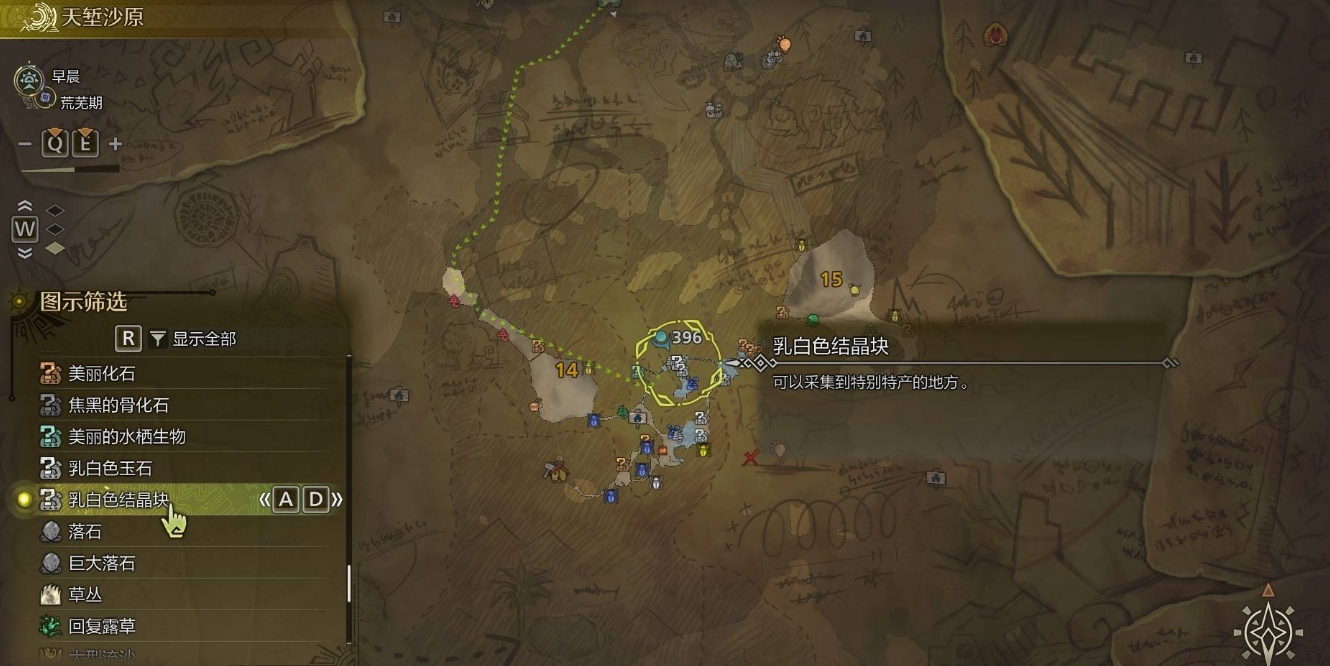Select the 巨大落石 filter row
The width and height of the screenshot is (1330, 666).
(101, 563)
